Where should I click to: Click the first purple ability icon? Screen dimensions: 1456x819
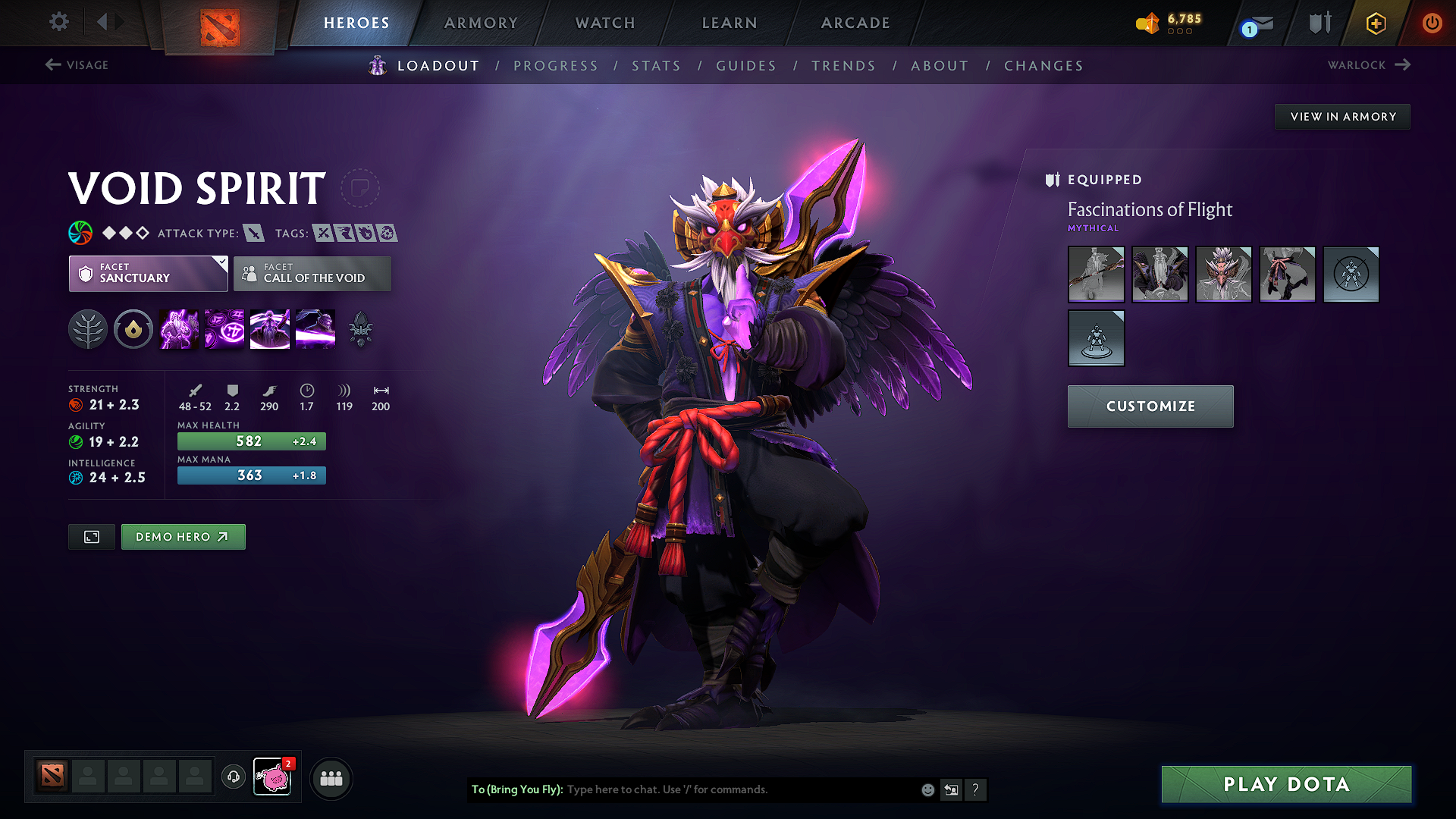tap(179, 328)
